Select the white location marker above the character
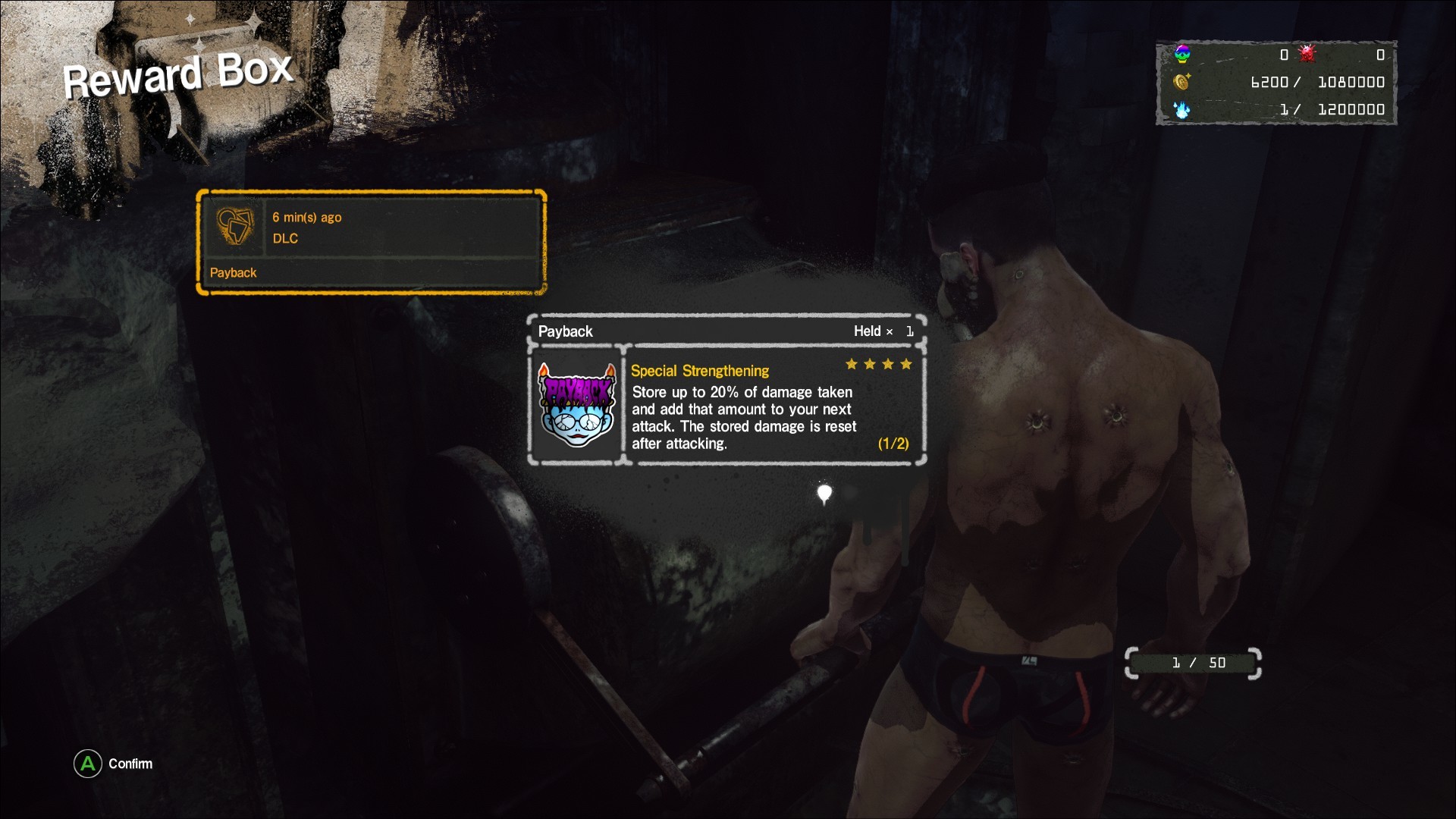This screenshot has width=1456, height=819. pos(824,494)
